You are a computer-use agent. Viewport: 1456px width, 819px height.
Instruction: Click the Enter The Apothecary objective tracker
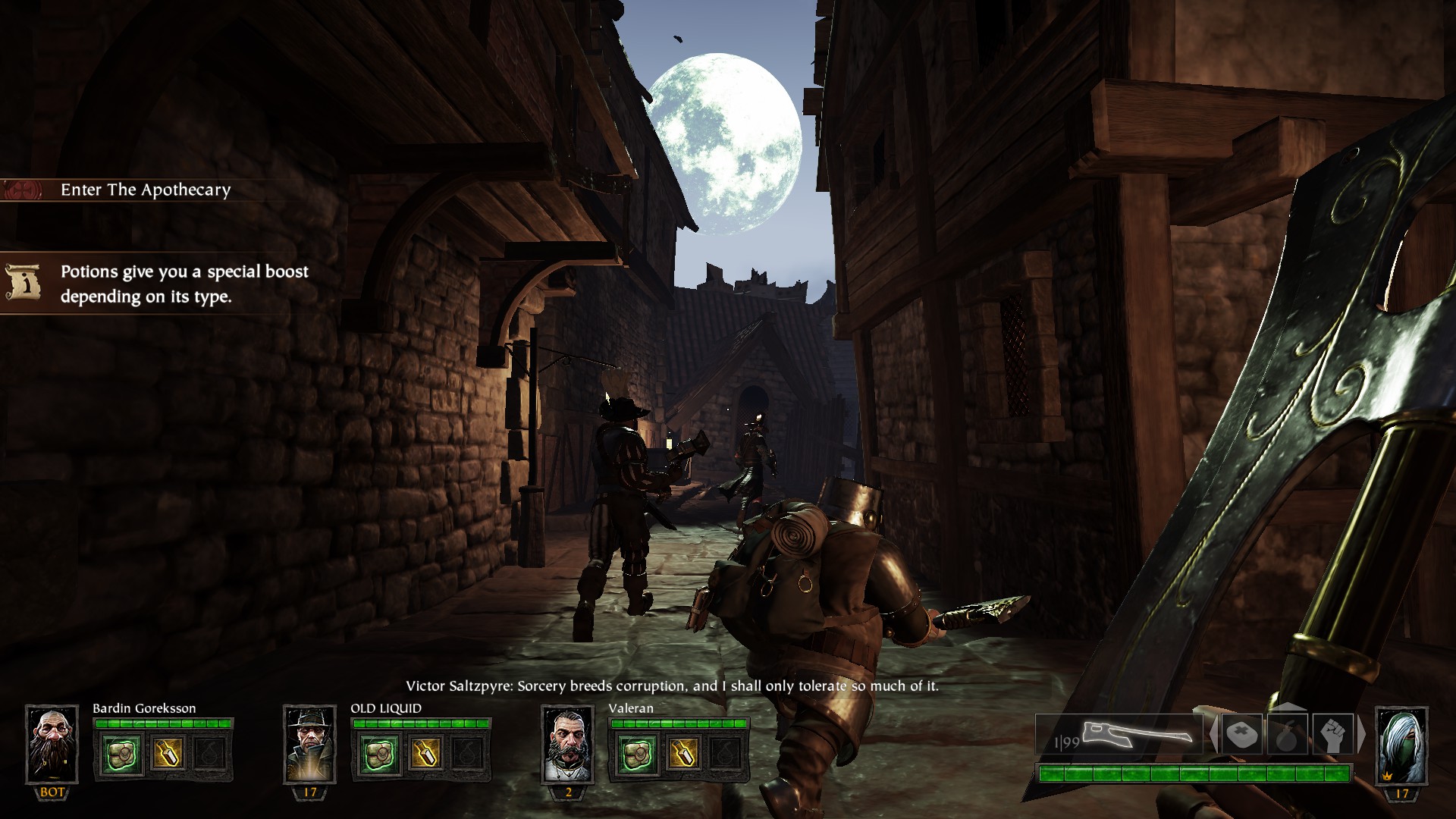click(x=144, y=190)
